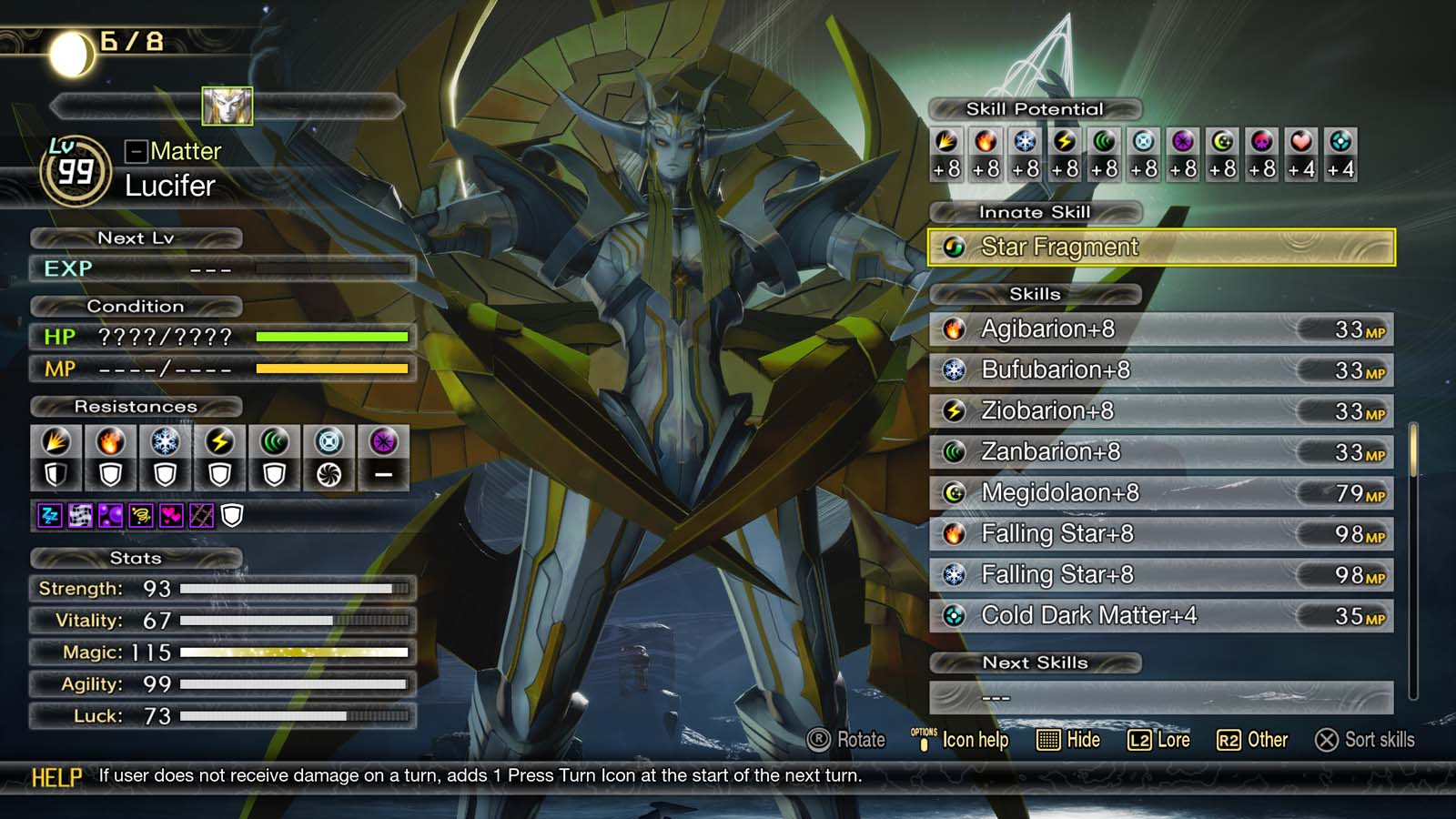
Task: Select the Ice skill potential icon
Action: click(x=1026, y=142)
